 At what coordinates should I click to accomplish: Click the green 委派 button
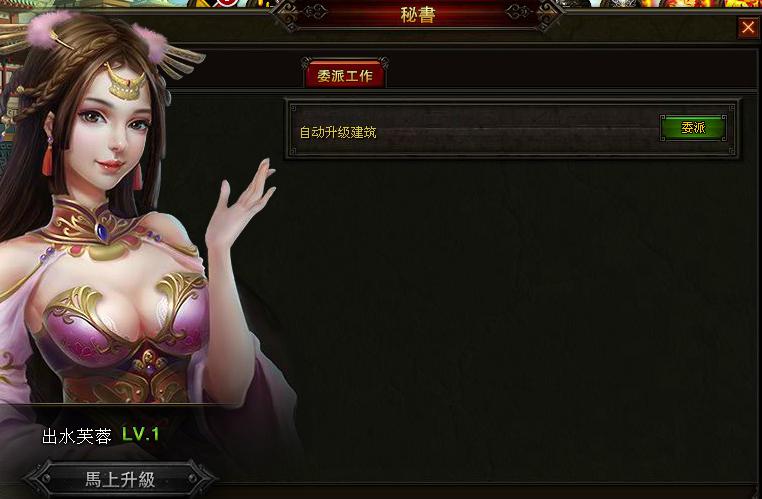(x=692, y=128)
